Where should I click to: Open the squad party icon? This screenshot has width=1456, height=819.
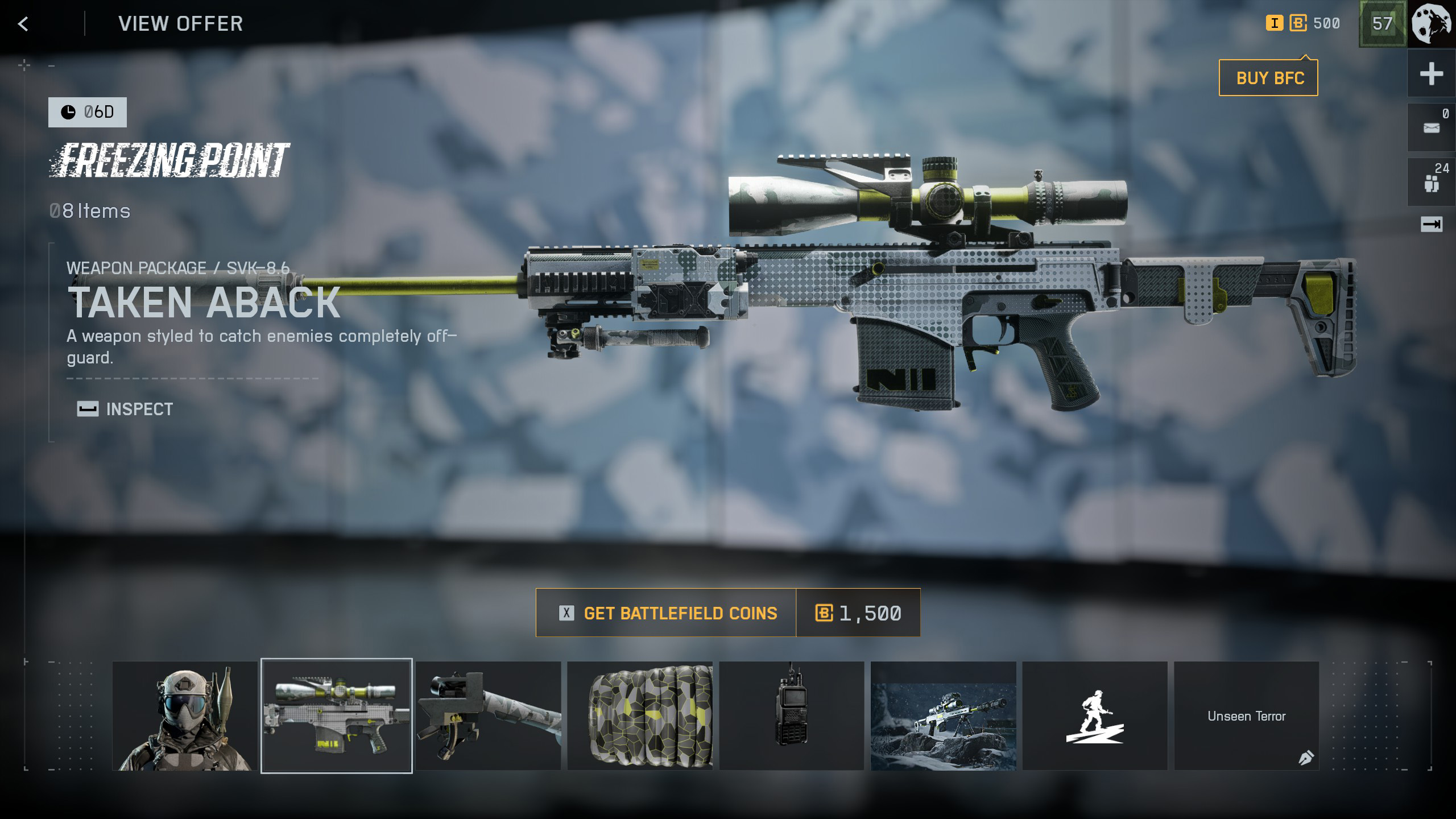(x=1431, y=183)
